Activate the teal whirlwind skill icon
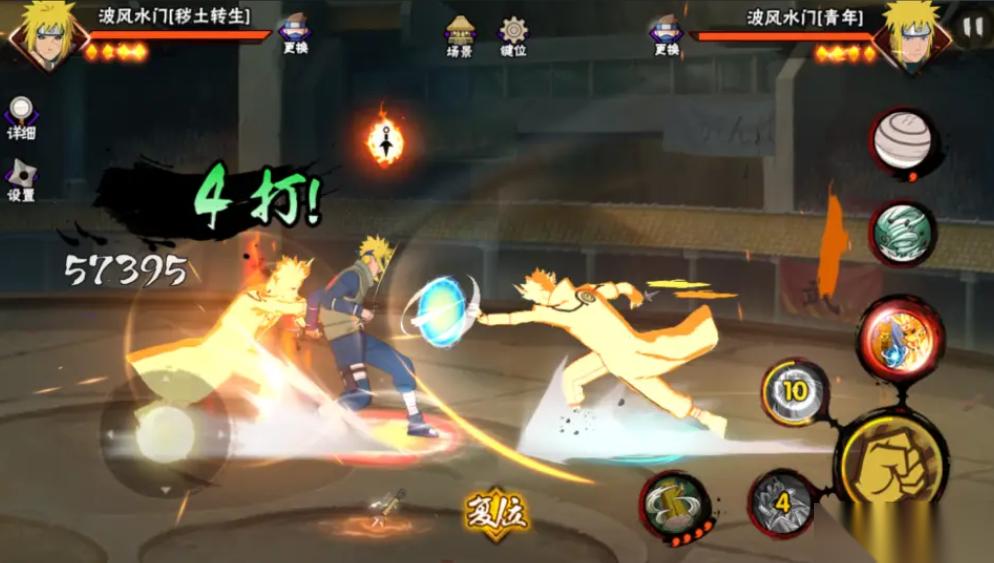 (x=902, y=234)
